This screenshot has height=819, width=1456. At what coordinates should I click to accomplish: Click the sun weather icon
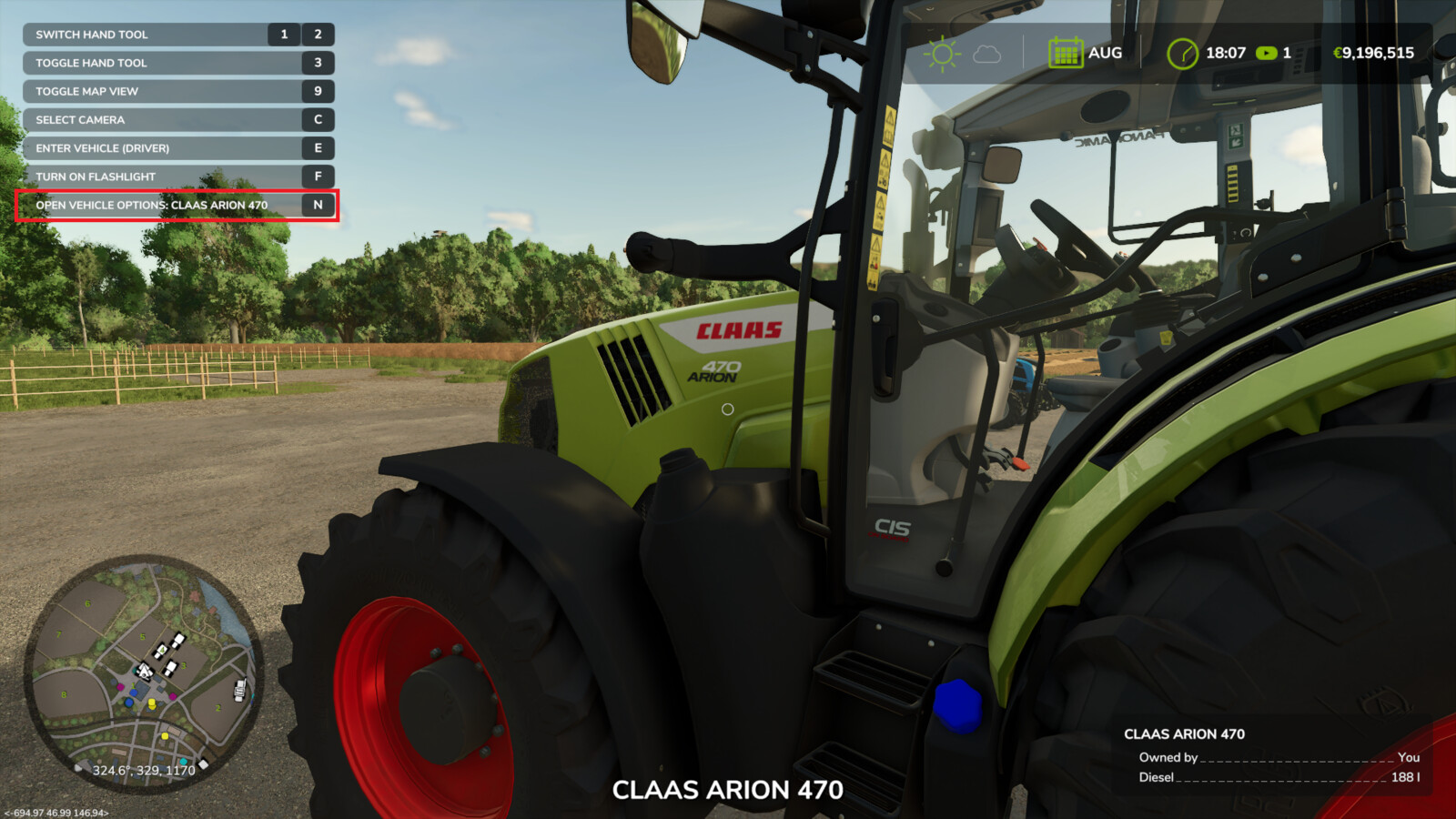pyautogui.click(x=943, y=52)
